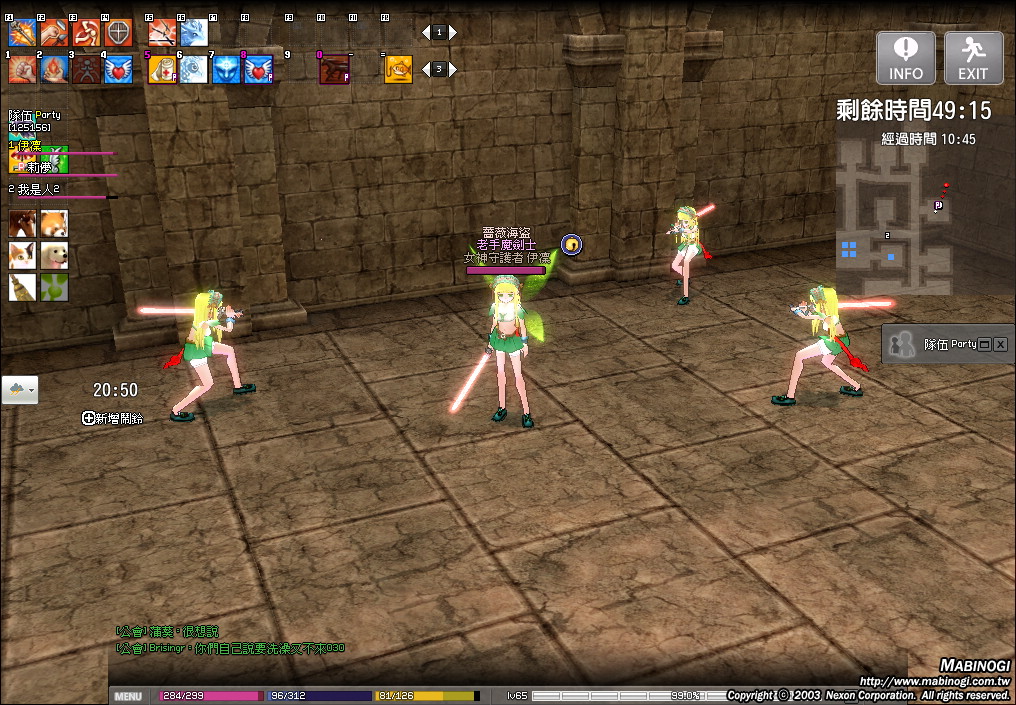The height and width of the screenshot is (705, 1016).
Task: Click the add alarm (新增鬧鈴) button
Action: [x=112, y=419]
